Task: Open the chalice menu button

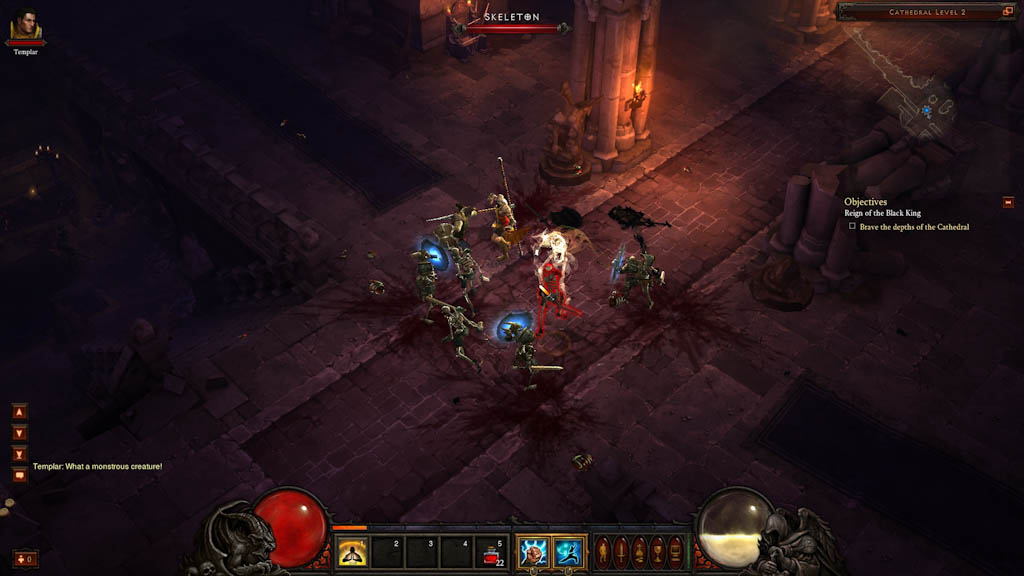Action: pyautogui.click(x=657, y=552)
